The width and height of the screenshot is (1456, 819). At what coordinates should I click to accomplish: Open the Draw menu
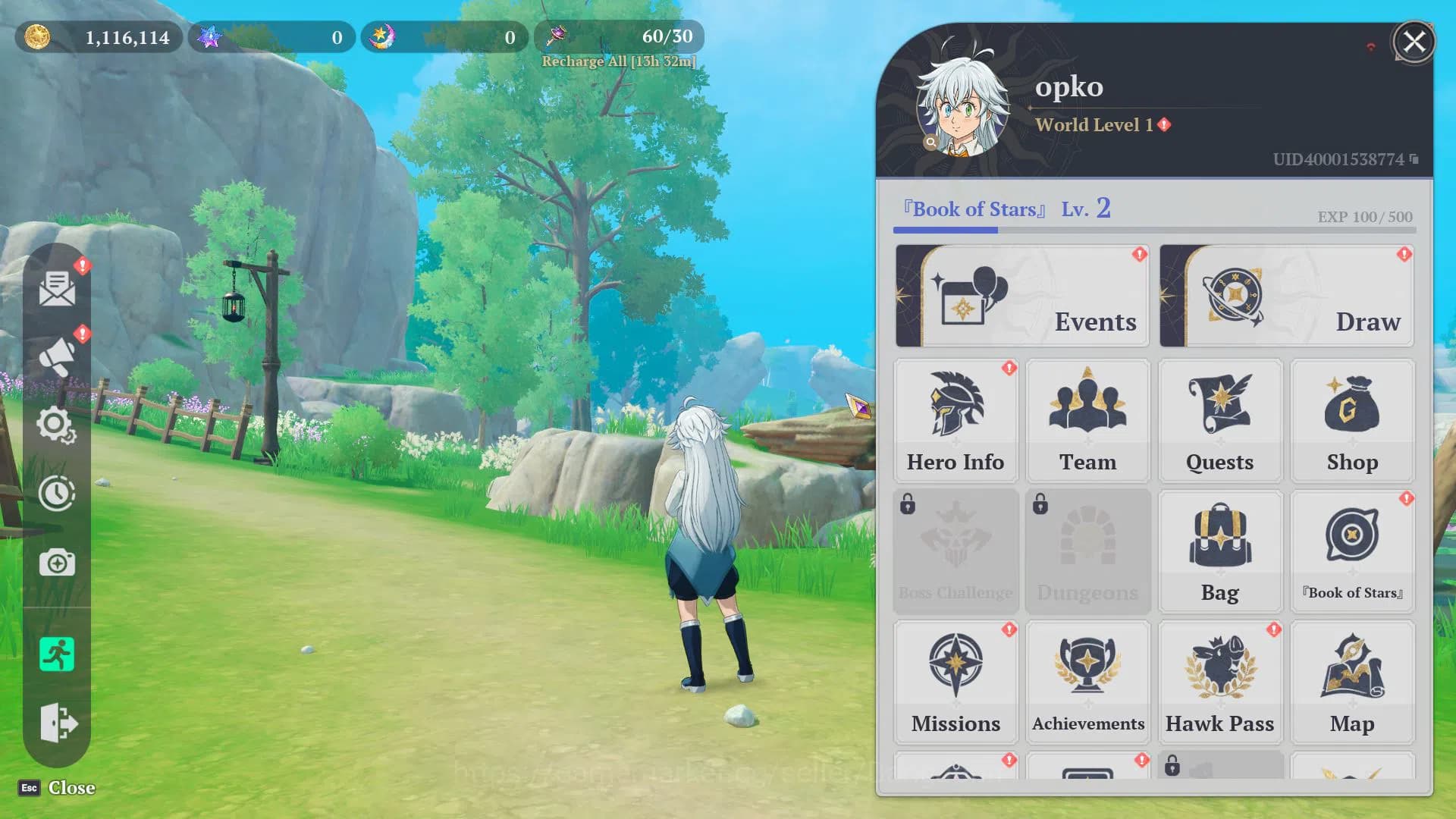coord(1286,296)
